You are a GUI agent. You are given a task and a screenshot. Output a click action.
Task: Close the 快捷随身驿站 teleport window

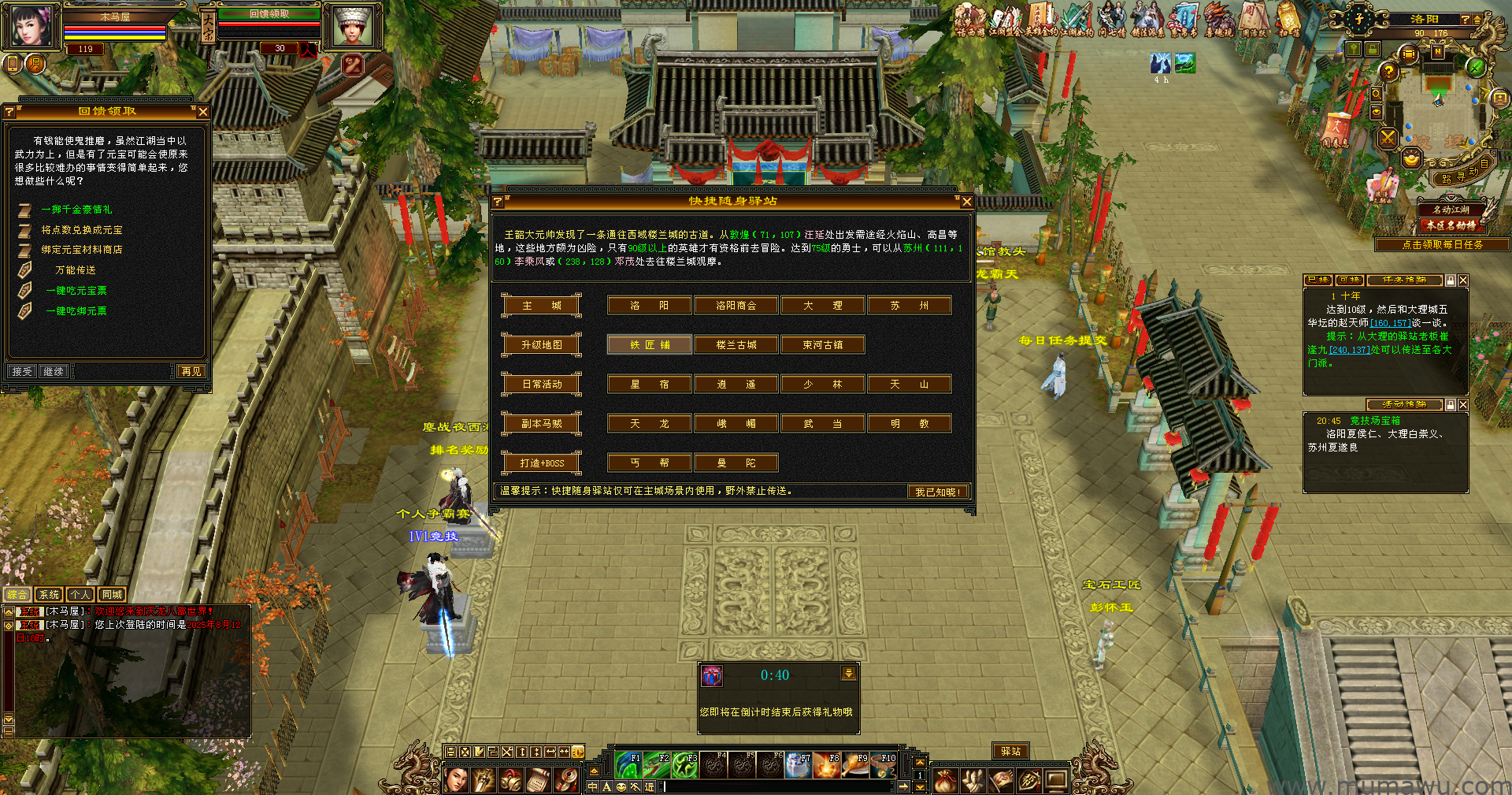tap(967, 202)
